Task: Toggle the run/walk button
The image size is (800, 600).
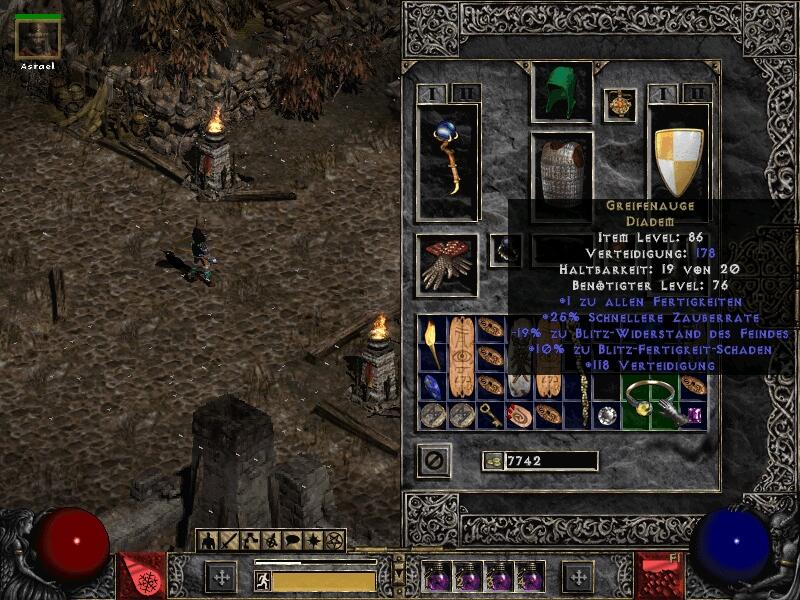Action: [x=263, y=580]
